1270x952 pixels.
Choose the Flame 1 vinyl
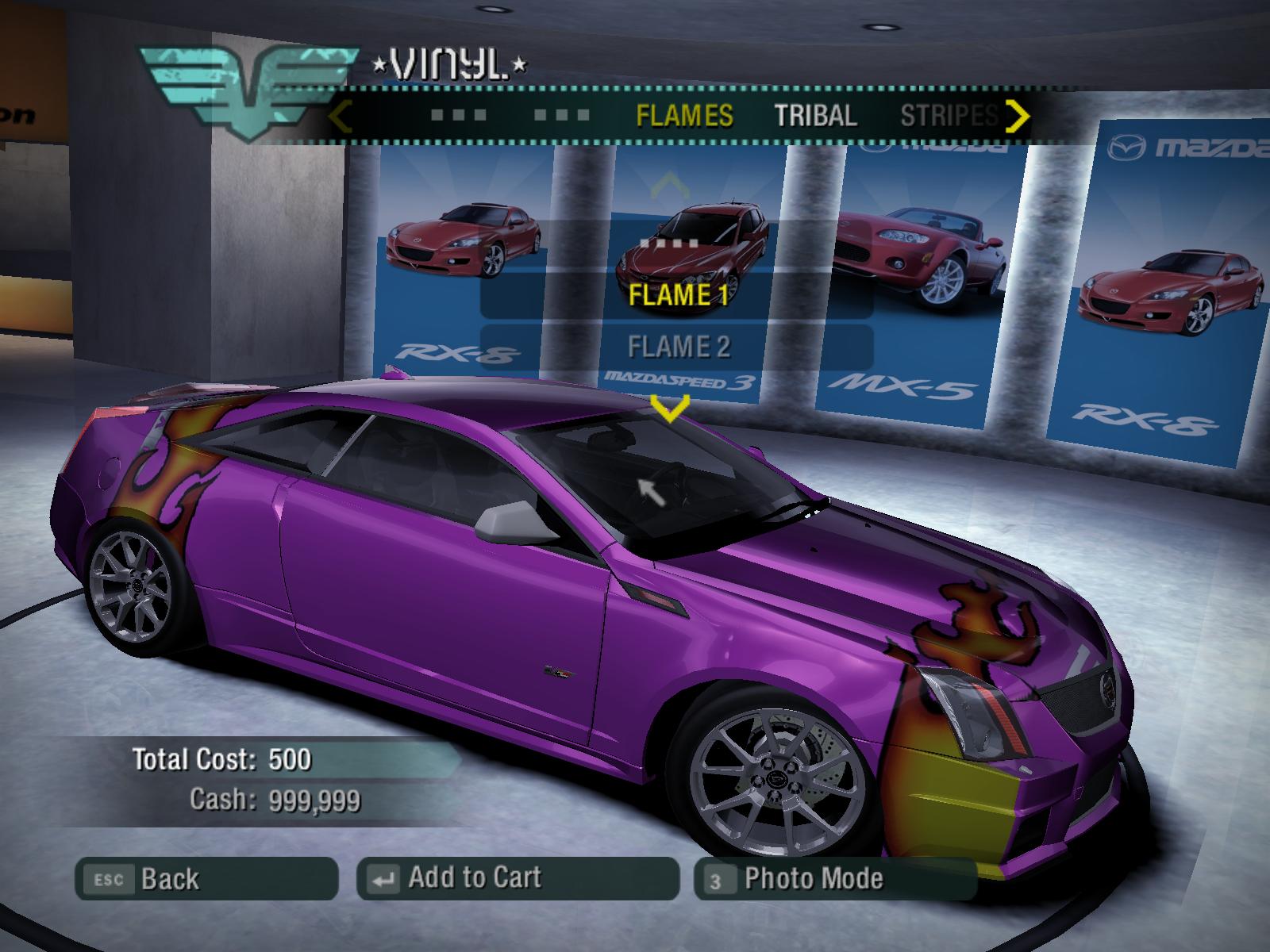678,295
